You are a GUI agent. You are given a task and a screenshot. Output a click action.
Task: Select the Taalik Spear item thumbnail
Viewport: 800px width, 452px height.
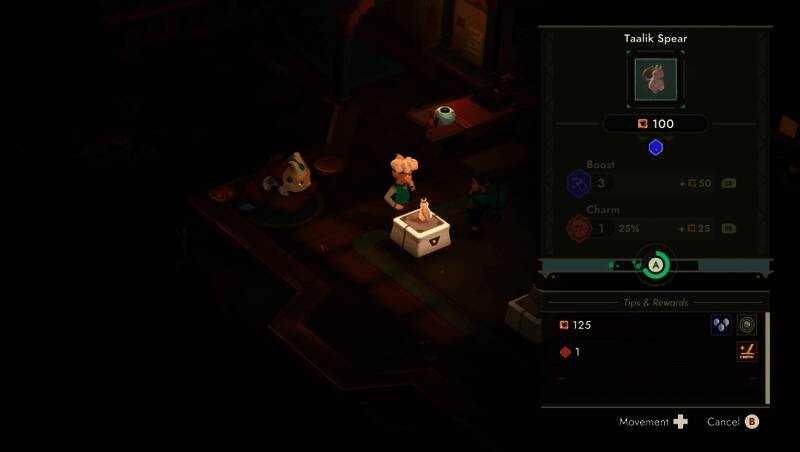coord(655,78)
